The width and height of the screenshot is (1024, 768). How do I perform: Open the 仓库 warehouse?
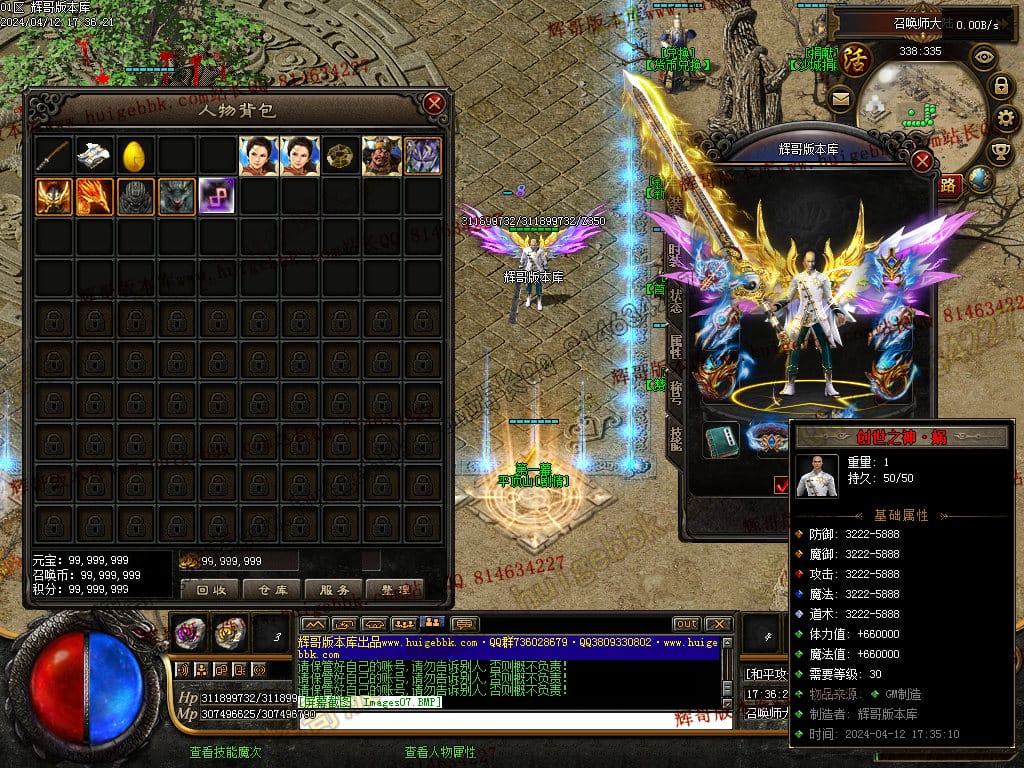pos(272,590)
